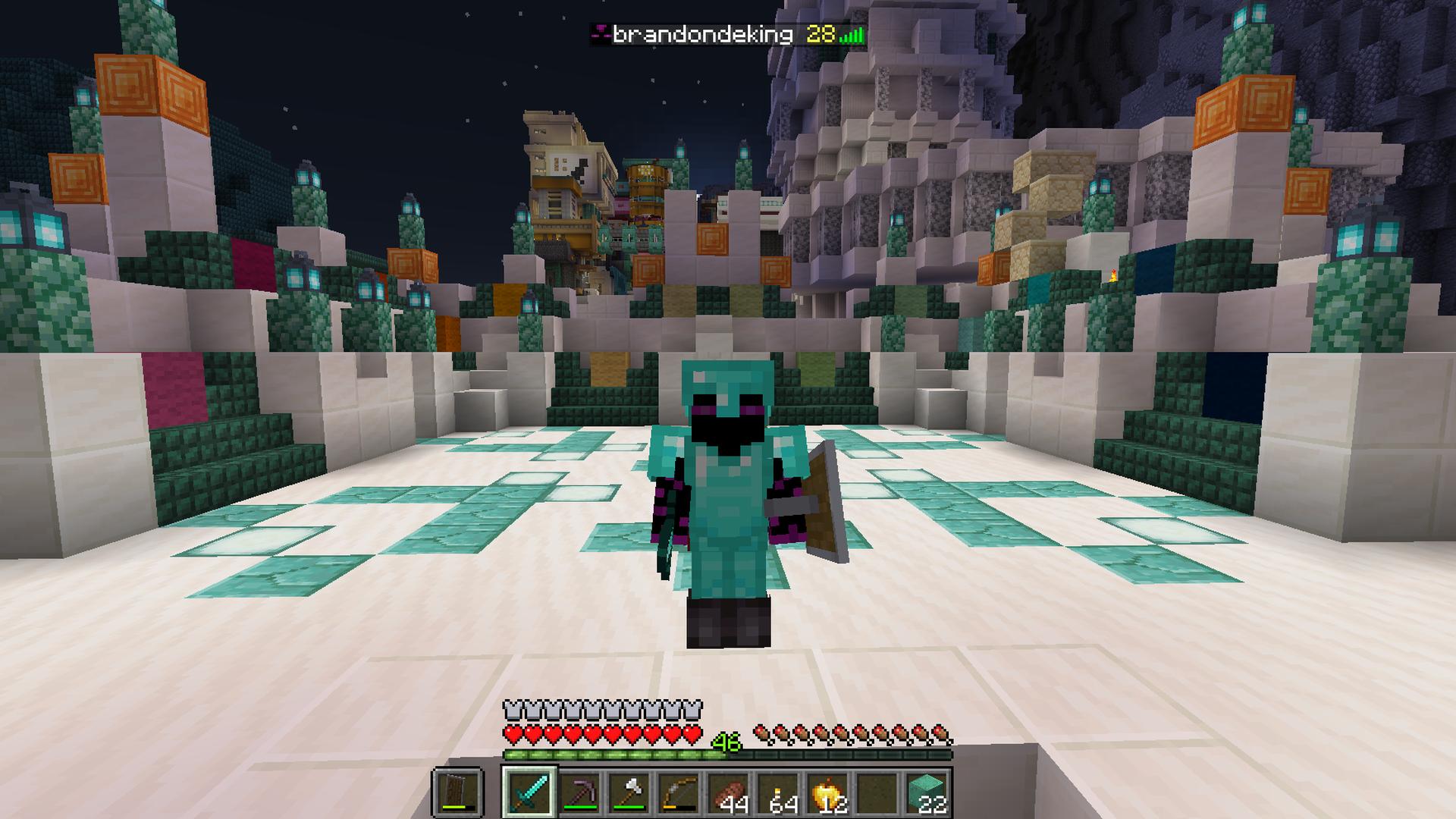Choose the netherite pickaxe slot
Viewport: 1456px width, 819px height.
pyautogui.click(x=580, y=792)
